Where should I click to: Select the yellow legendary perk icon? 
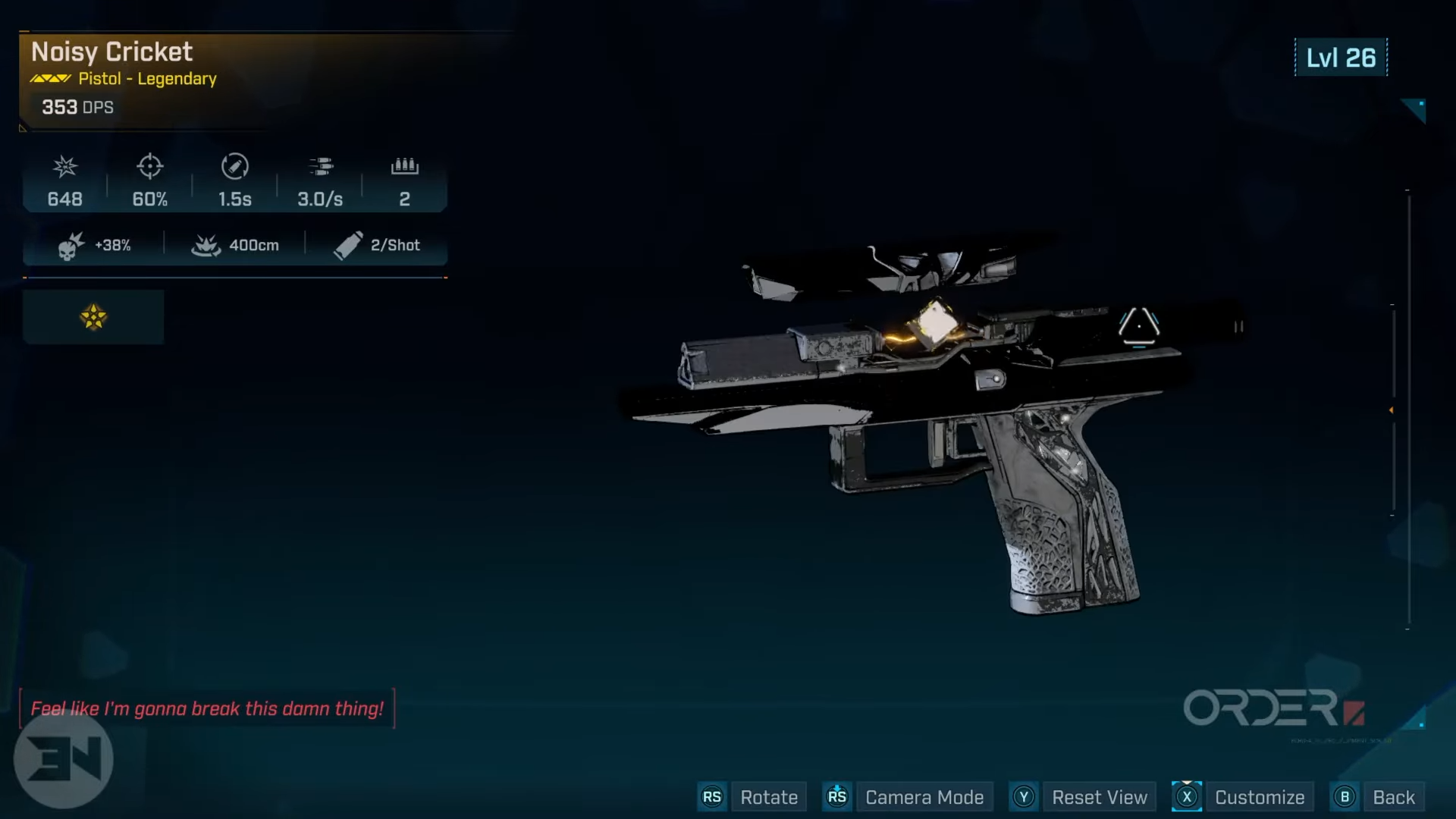point(93,317)
